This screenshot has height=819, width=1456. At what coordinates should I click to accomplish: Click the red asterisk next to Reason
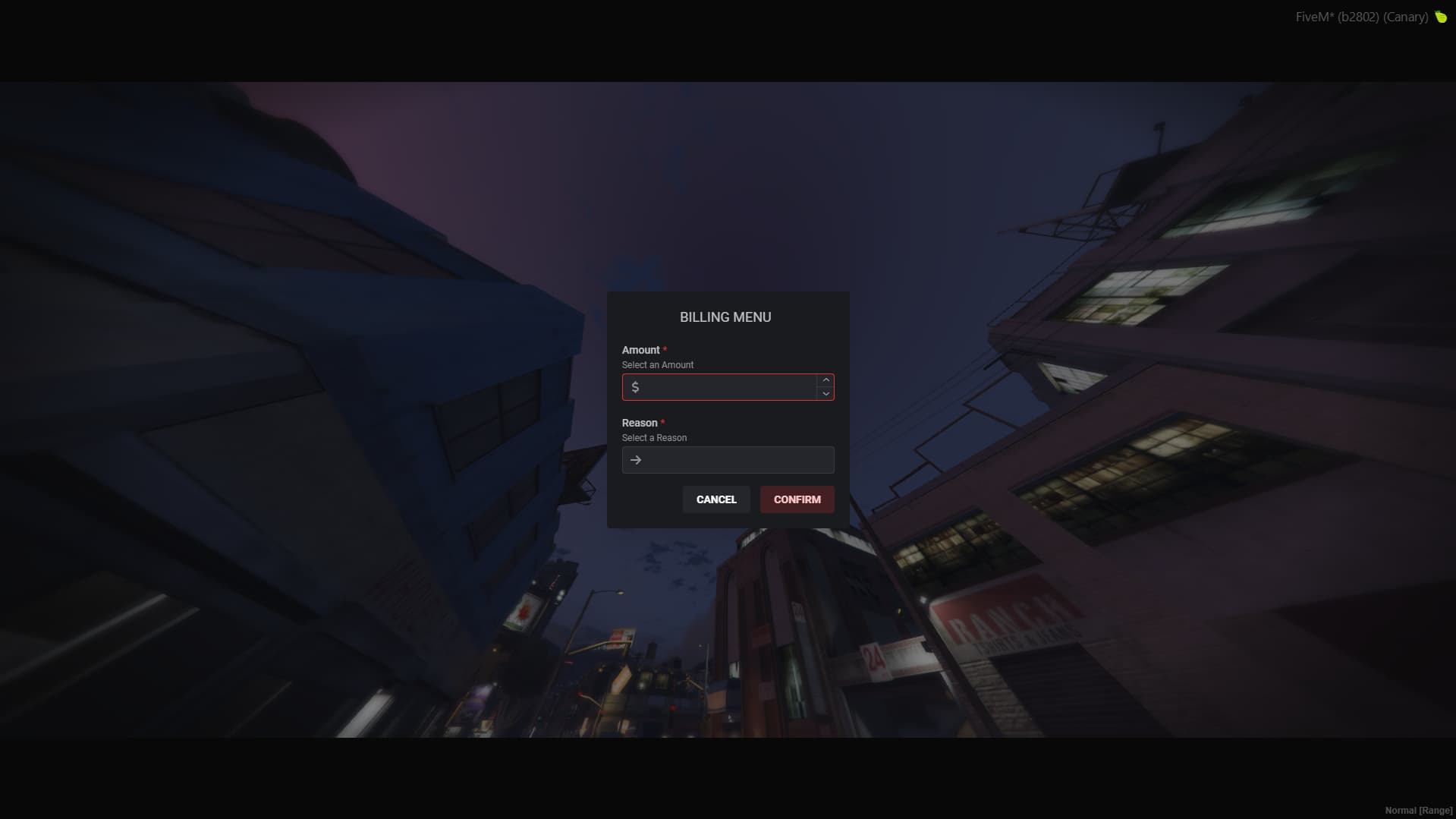point(663,423)
